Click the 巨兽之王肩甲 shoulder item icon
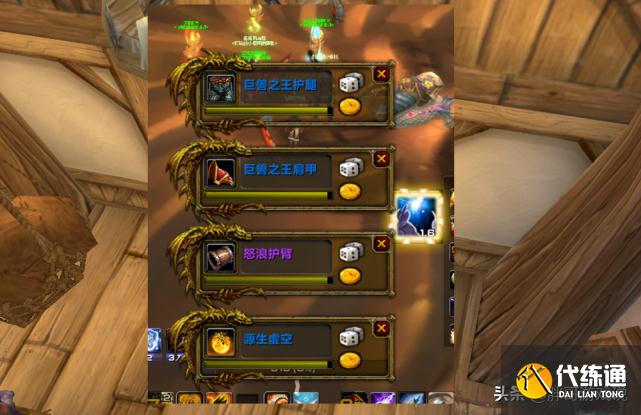Viewport: 641px width, 415px height. tap(220, 173)
